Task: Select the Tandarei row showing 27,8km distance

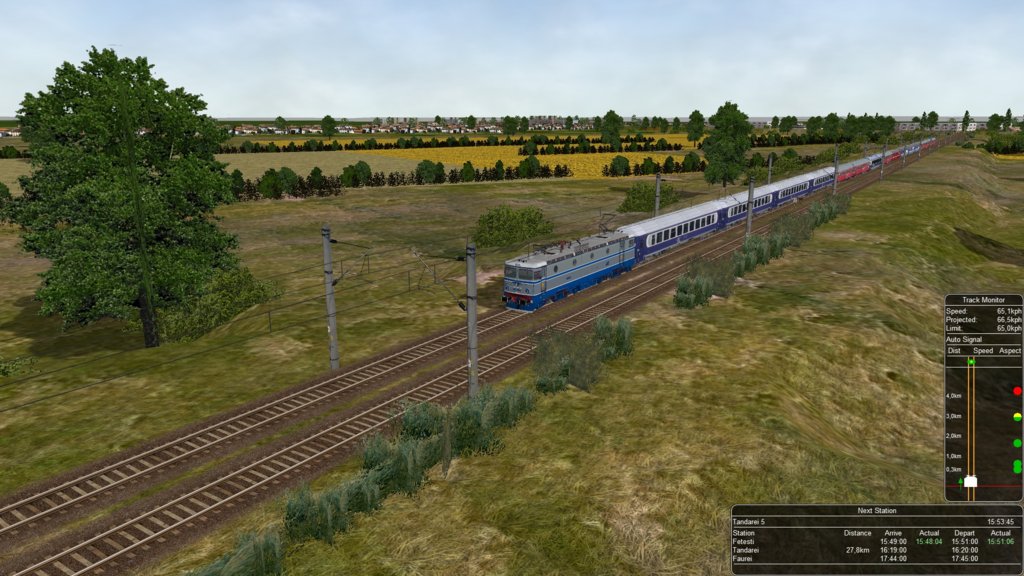Action: pos(877,550)
